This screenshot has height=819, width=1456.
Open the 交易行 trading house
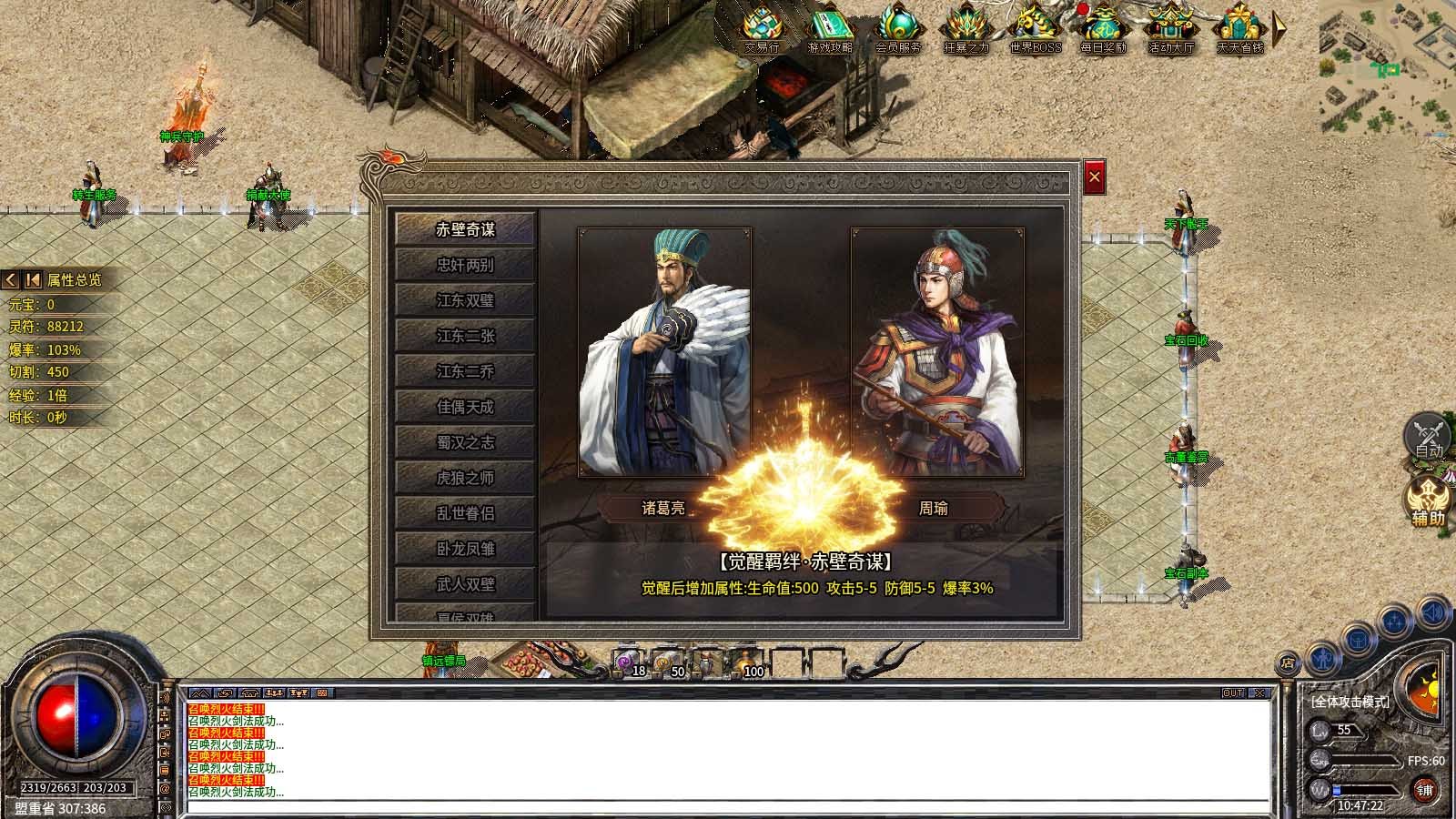[x=762, y=27]
